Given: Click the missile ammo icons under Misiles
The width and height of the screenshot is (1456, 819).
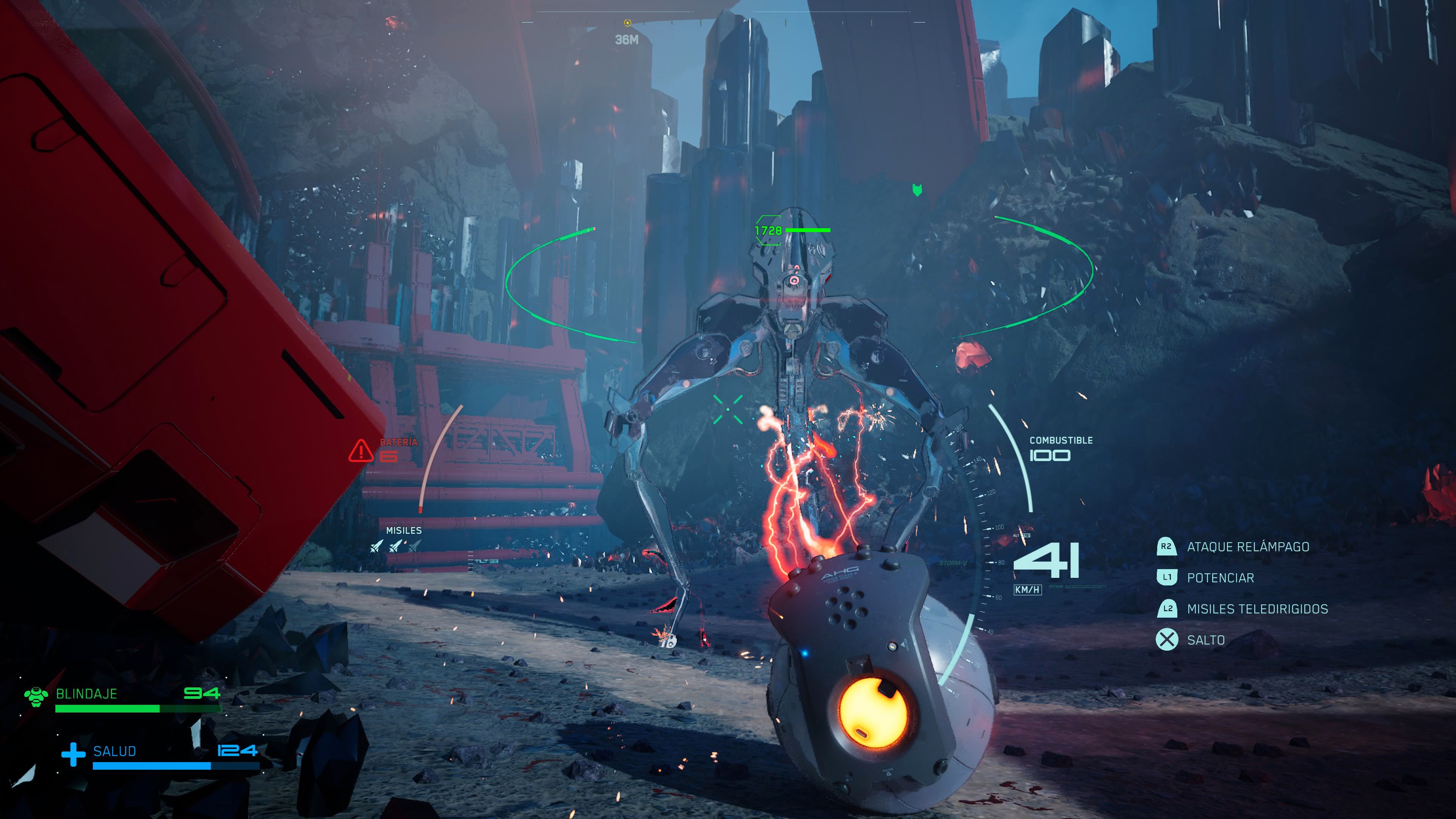Looking at the screenshot, I should 395,546.
